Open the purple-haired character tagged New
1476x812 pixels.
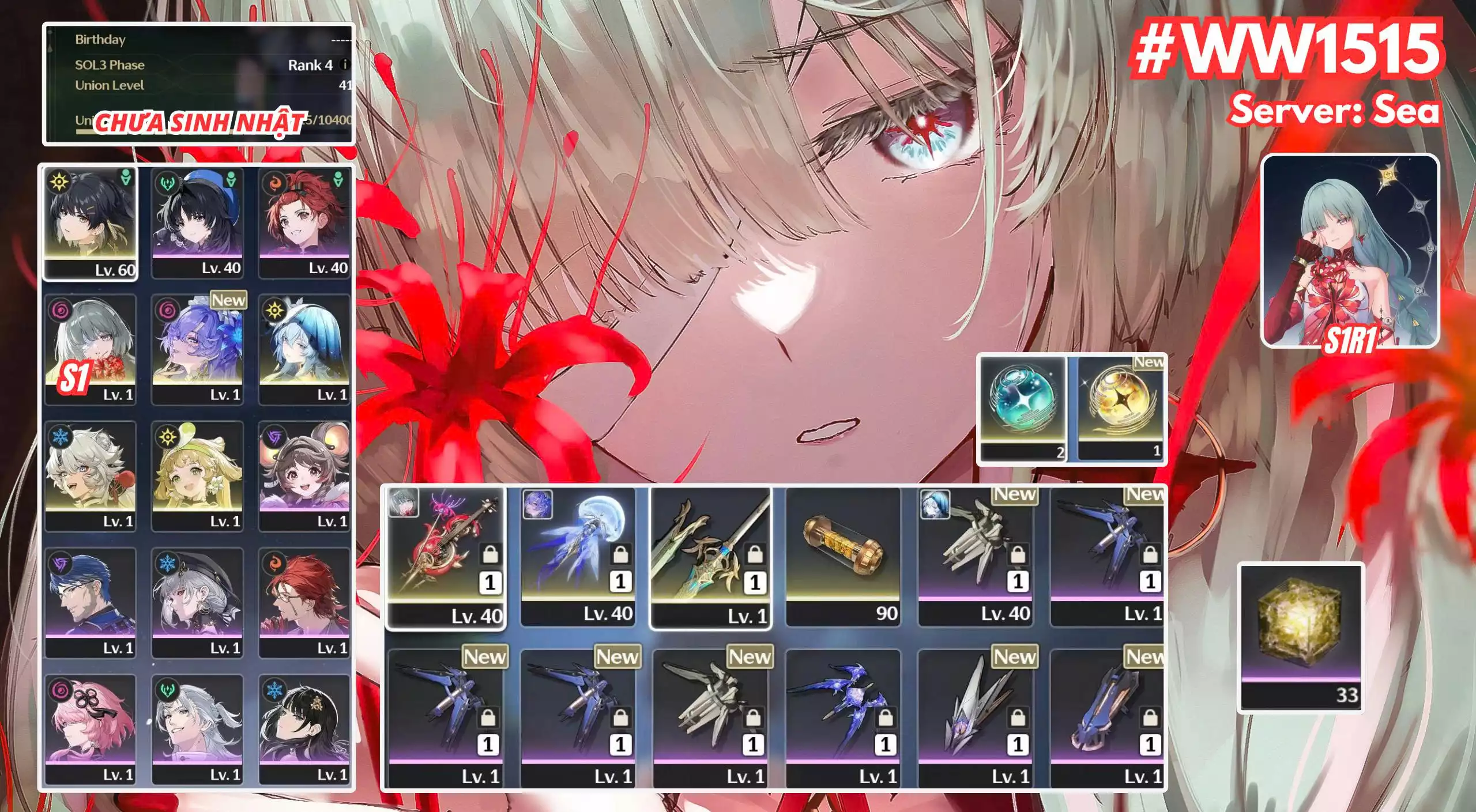pos(197,349)
